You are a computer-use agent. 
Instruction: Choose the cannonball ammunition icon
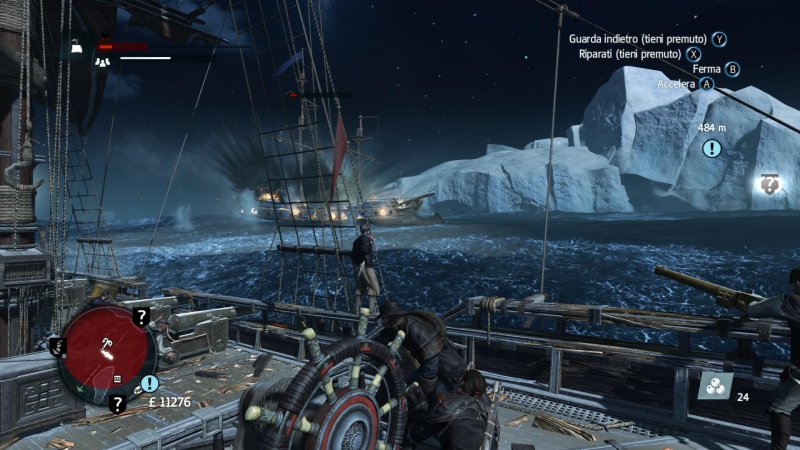point(714,388)
